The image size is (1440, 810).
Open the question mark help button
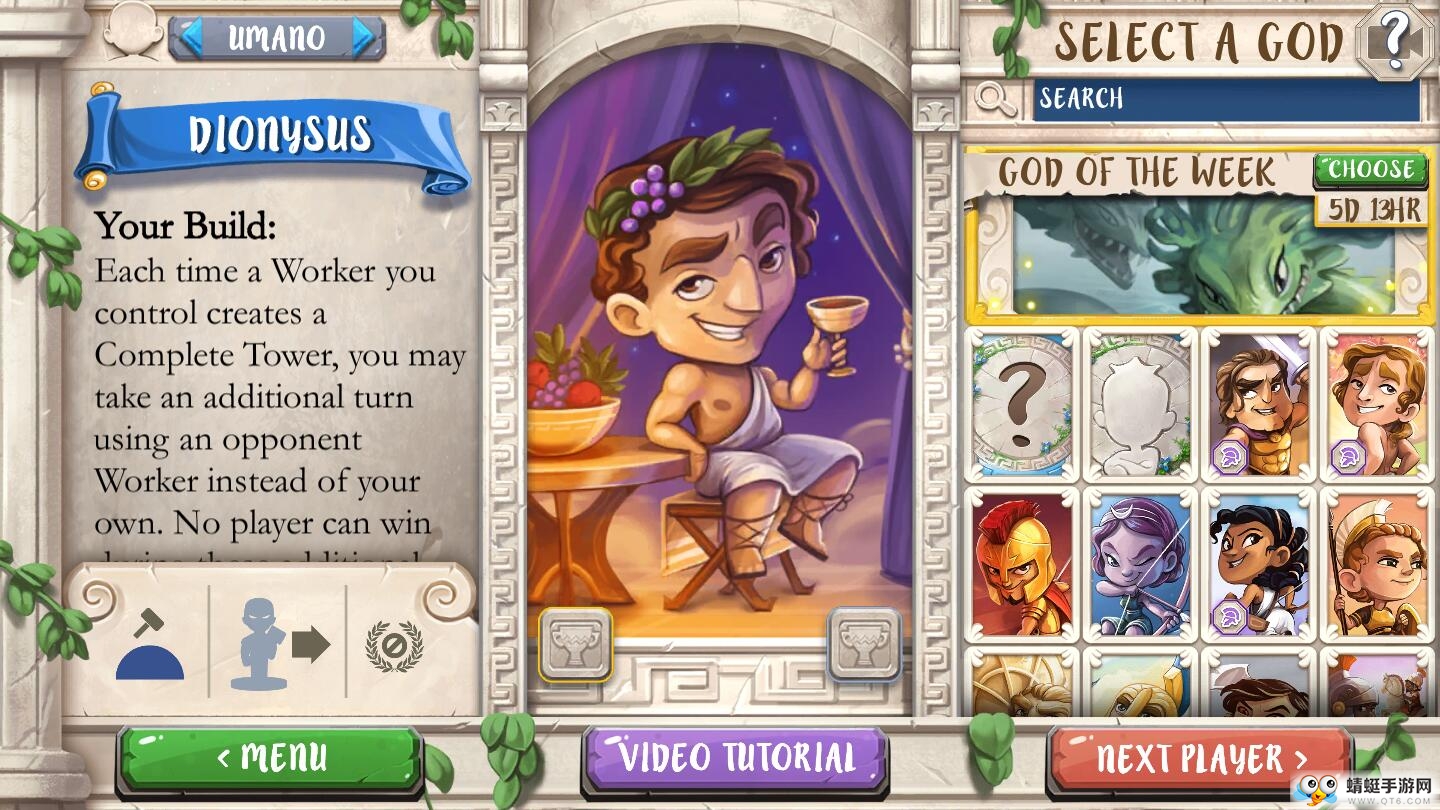[x=1394, y=41]
